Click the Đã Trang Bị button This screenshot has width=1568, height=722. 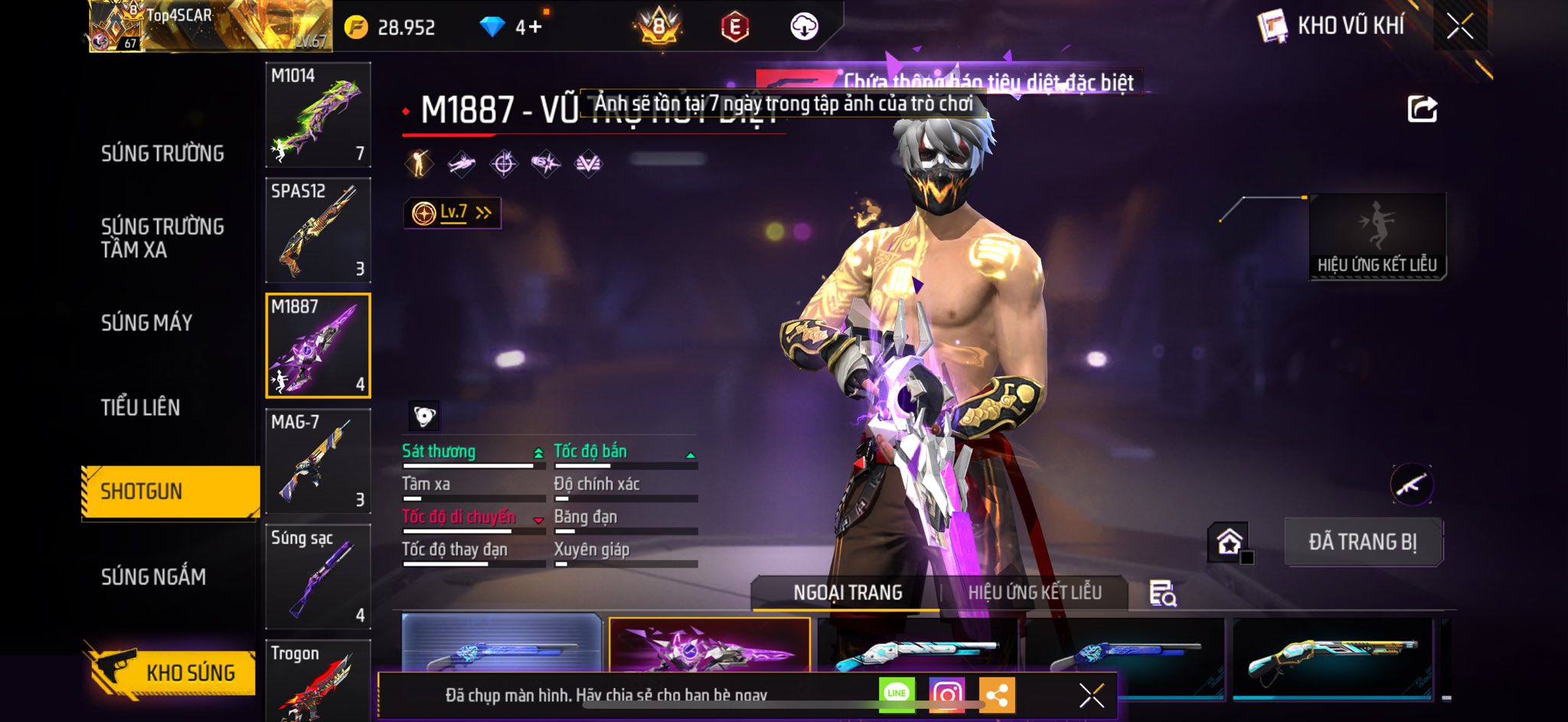[x=1363, y=542]
